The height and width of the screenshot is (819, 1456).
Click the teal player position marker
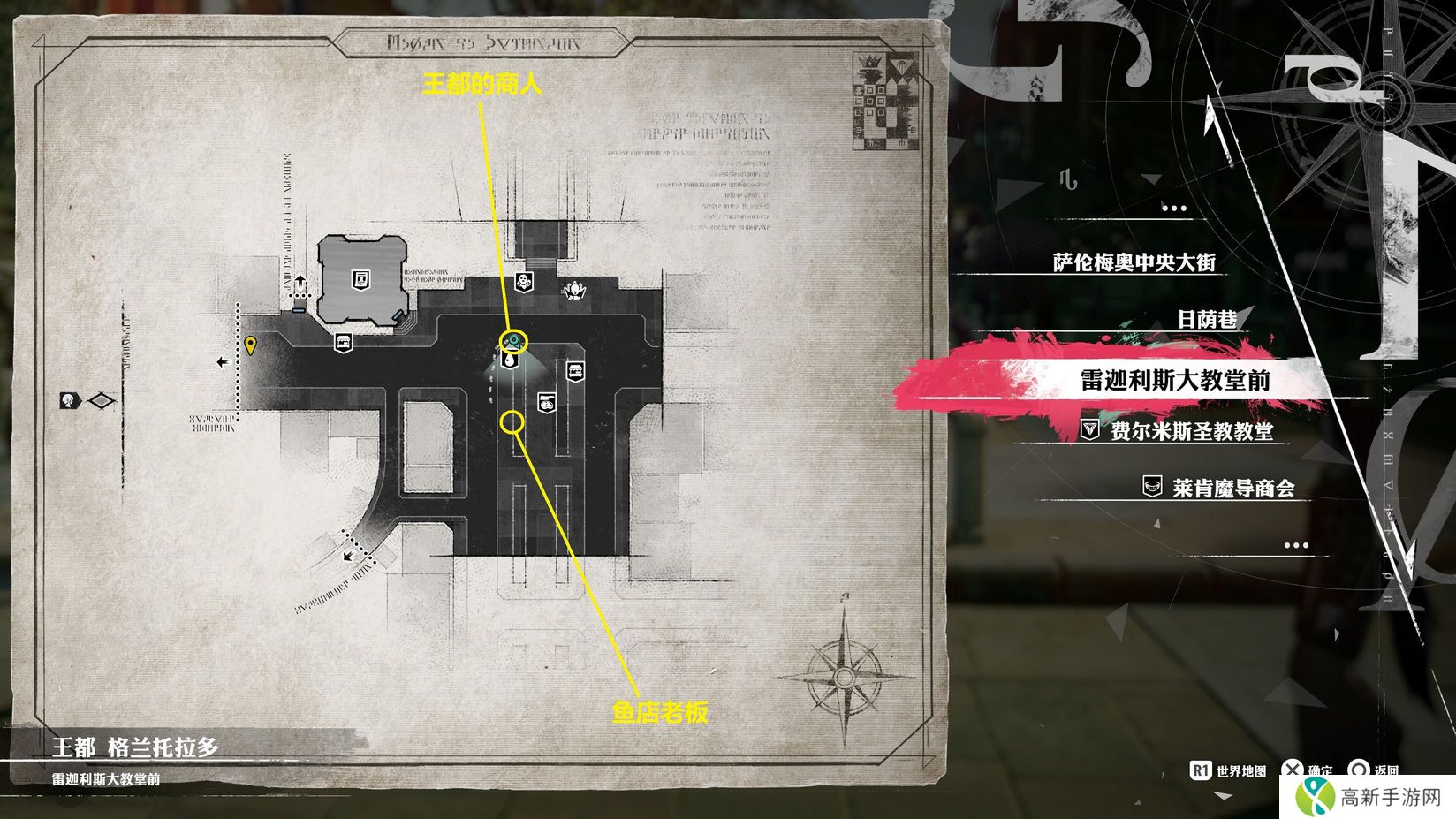pyautogui.click(x=514, y=340)
